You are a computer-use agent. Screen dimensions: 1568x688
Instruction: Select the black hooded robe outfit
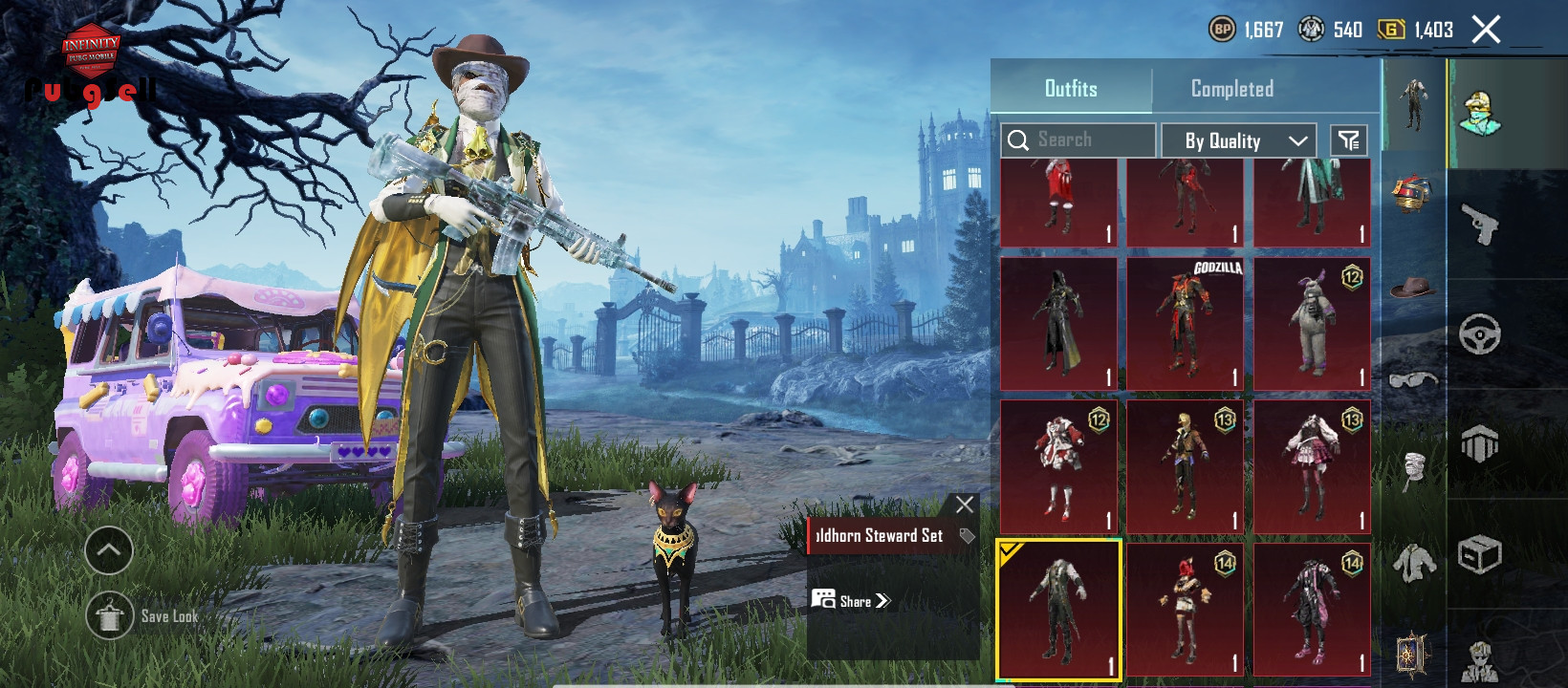[x=1058, y=323]
